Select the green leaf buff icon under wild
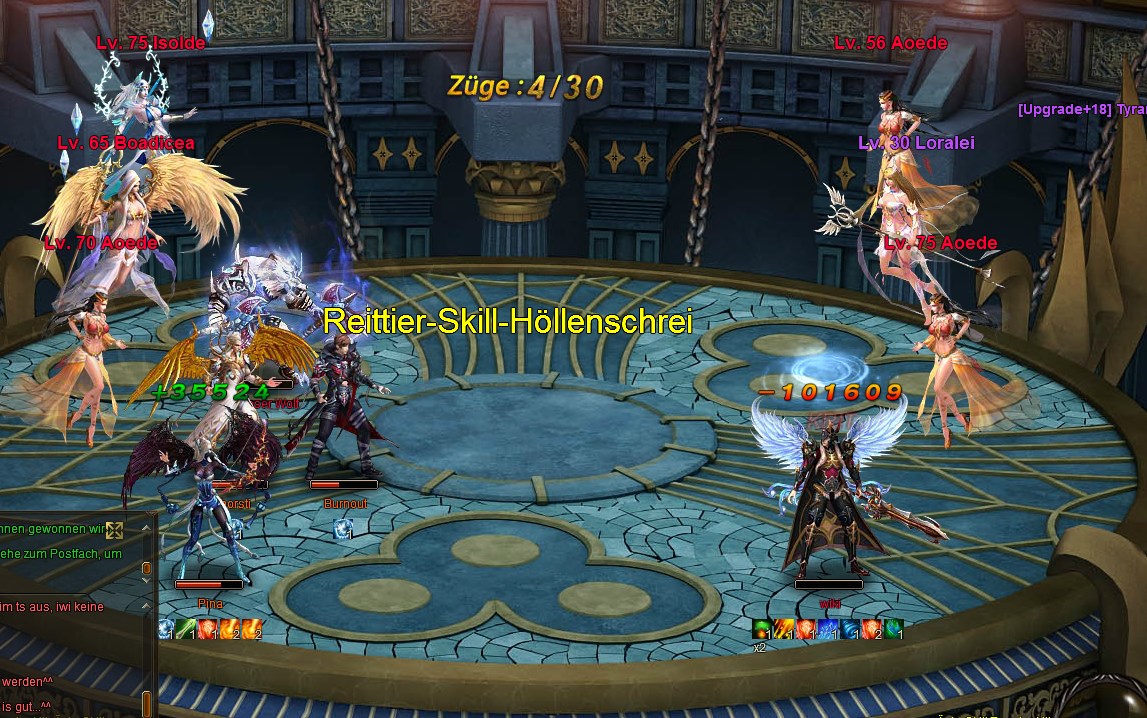This screenshot has height=718, width=1147. tap(893, 629)
